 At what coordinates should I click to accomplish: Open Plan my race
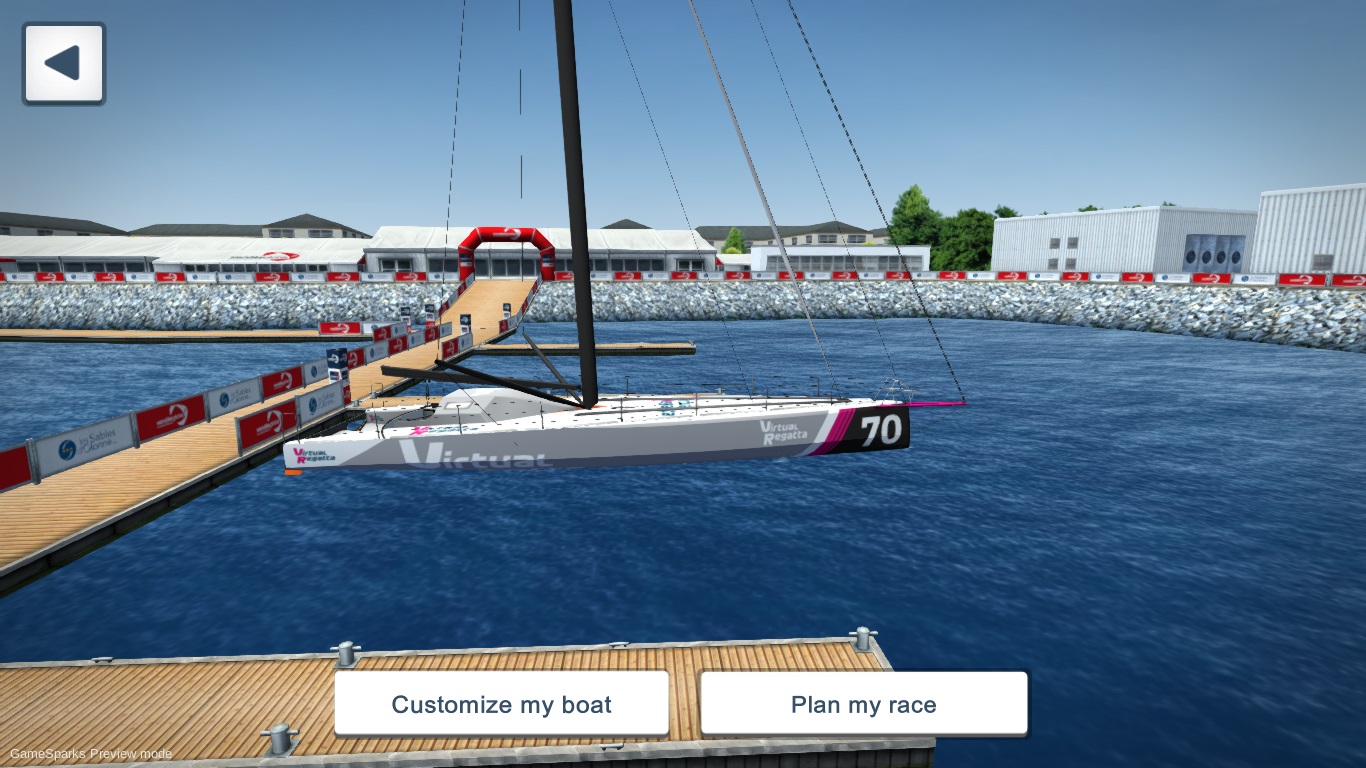tap(864, 704)
